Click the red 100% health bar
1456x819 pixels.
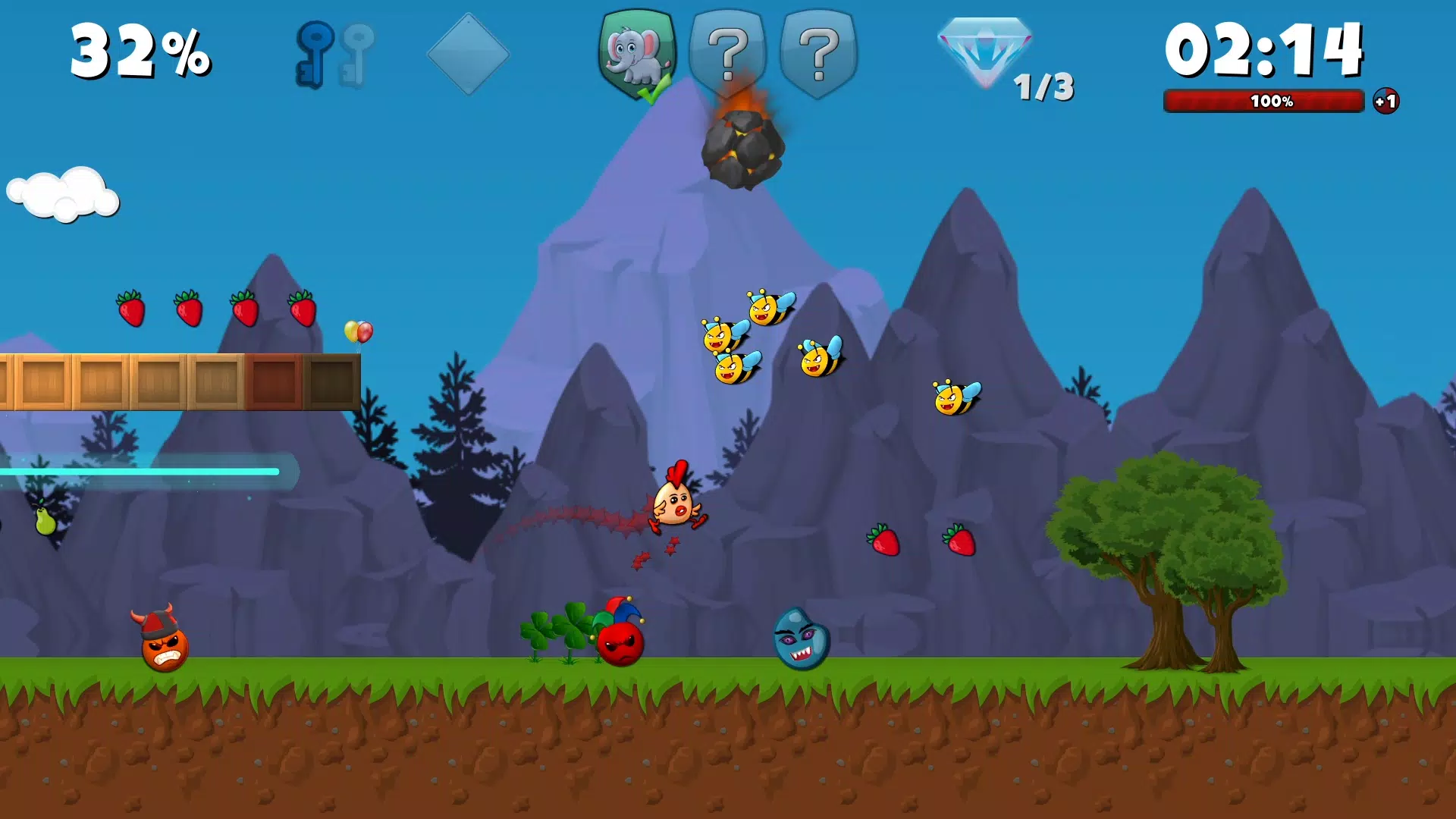click(x=1263, y=101)
